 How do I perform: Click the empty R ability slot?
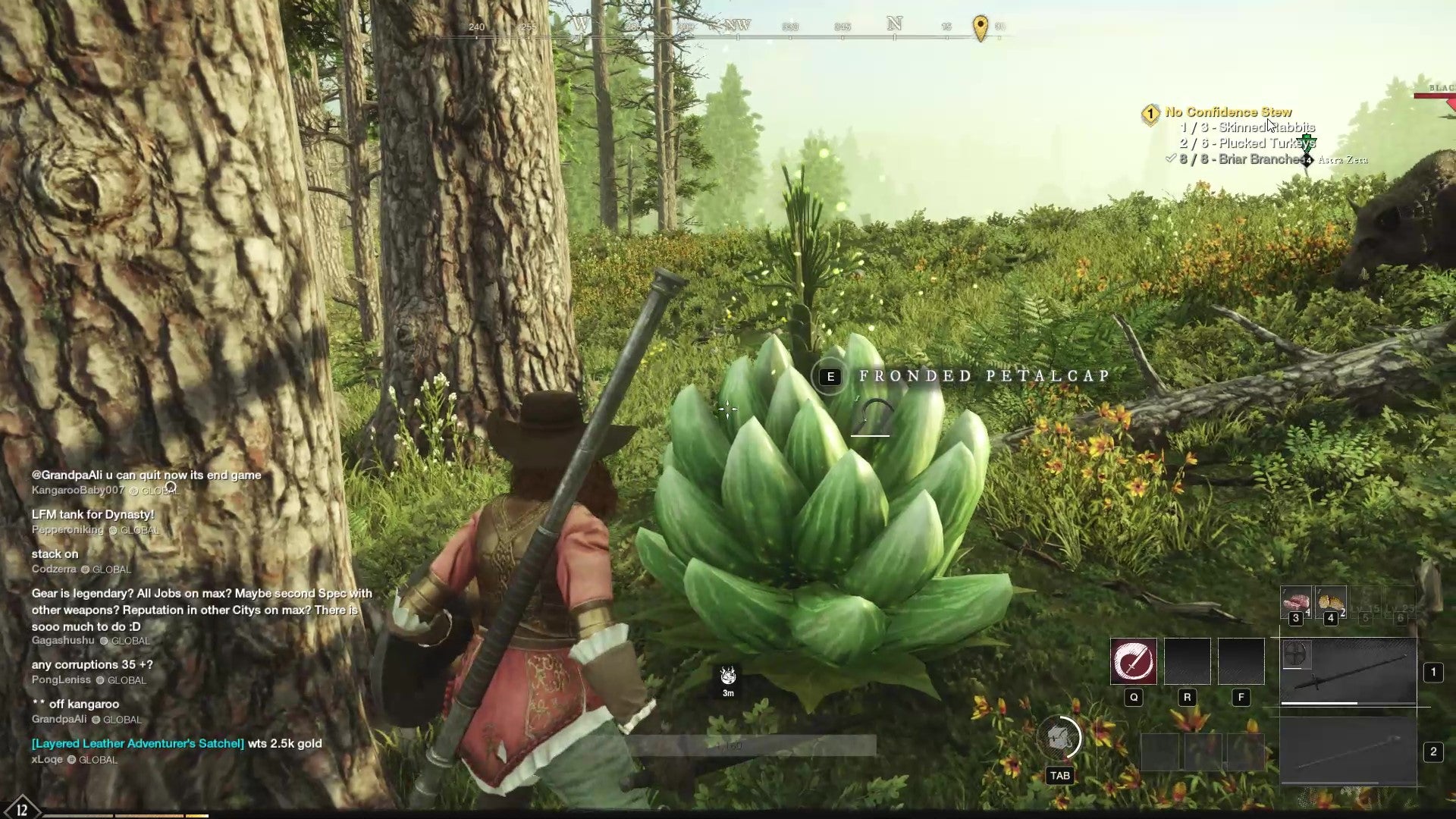coord(1188,661)
